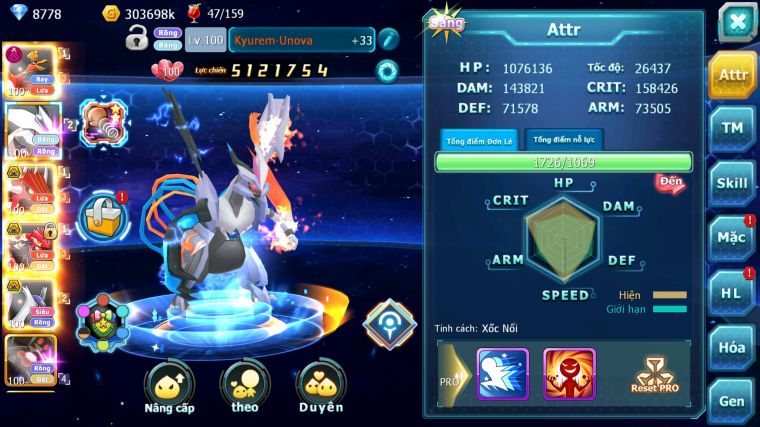Open the Duyên bond button
This screenshot has height=427, width=760.
[320, 388]
